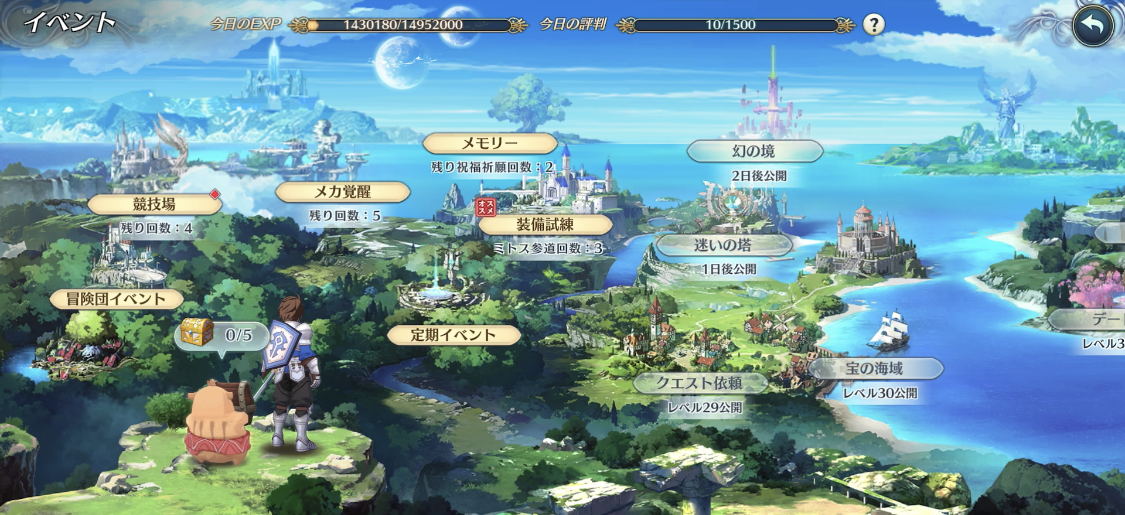Open the 宝の海域 treasure sea event

874,369
